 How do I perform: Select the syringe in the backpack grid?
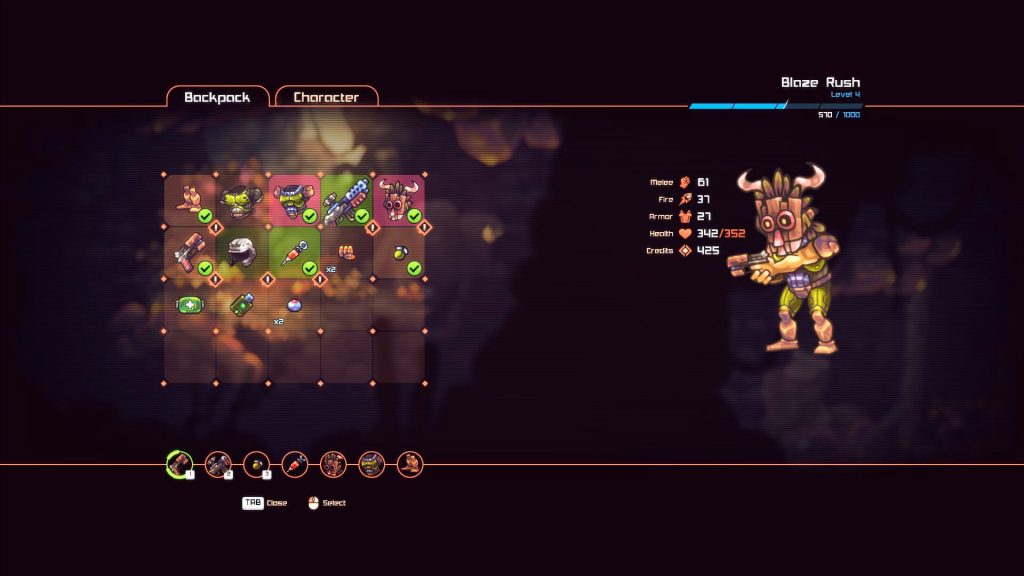coord(294,252)
